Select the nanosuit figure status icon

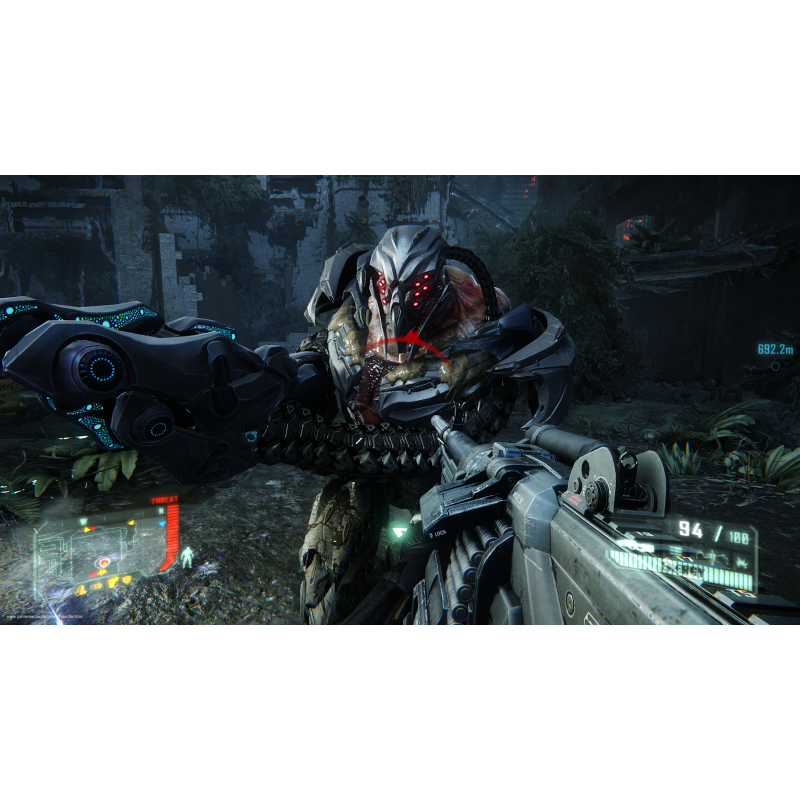coord(186,557)
